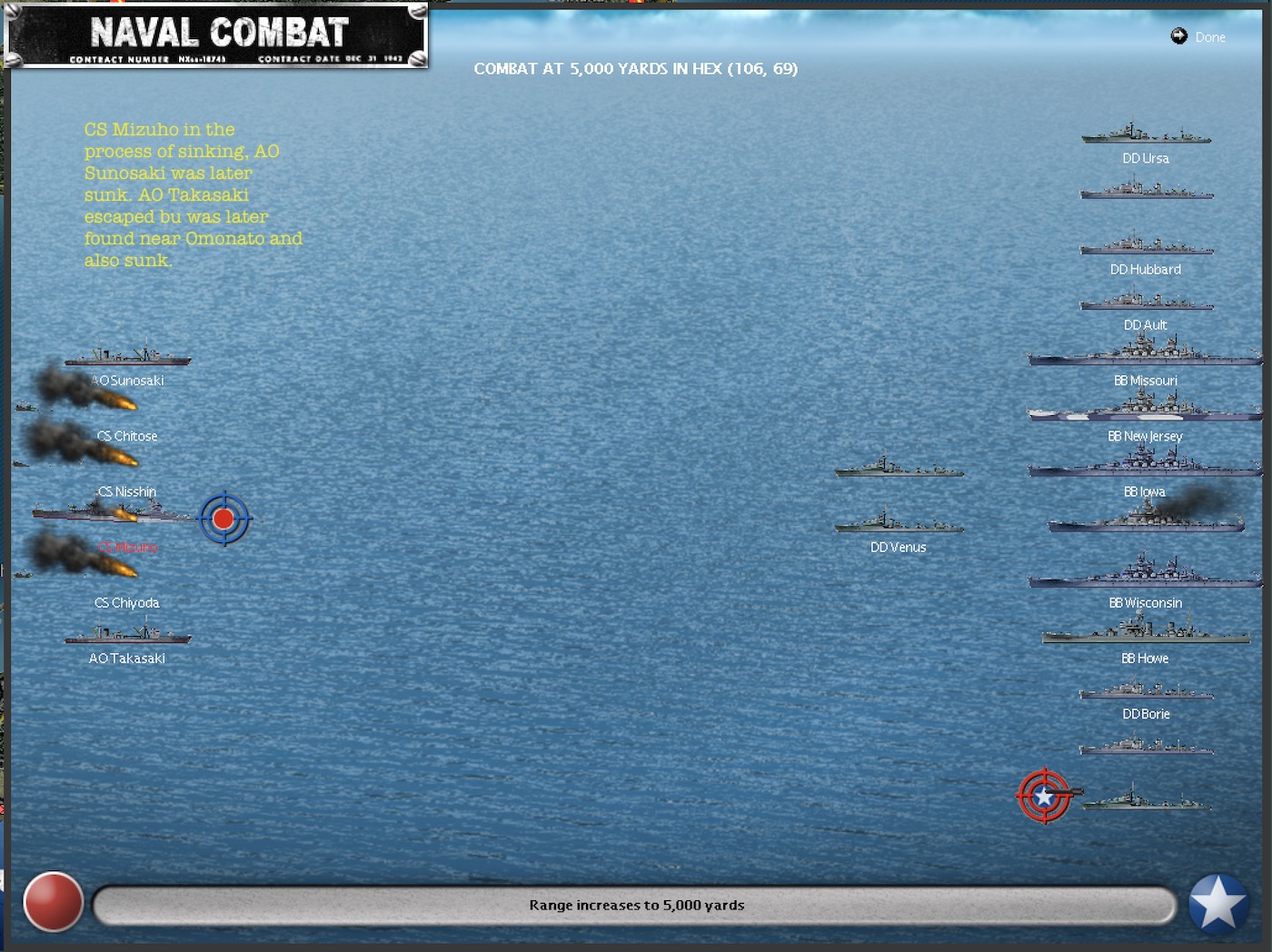The height and width of the screenshot is (952, 1272).
Task: Click the red round button at bottom left
Action: coord(53,903)
